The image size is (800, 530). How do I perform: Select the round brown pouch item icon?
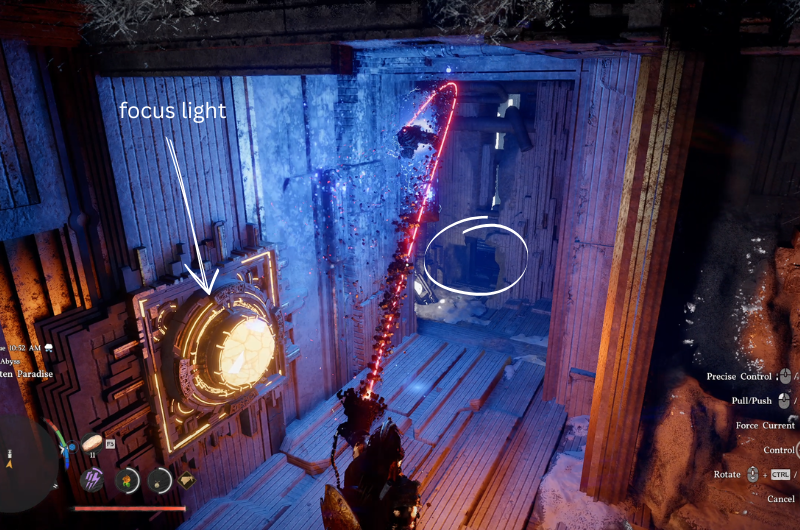[x=160, y=479]
